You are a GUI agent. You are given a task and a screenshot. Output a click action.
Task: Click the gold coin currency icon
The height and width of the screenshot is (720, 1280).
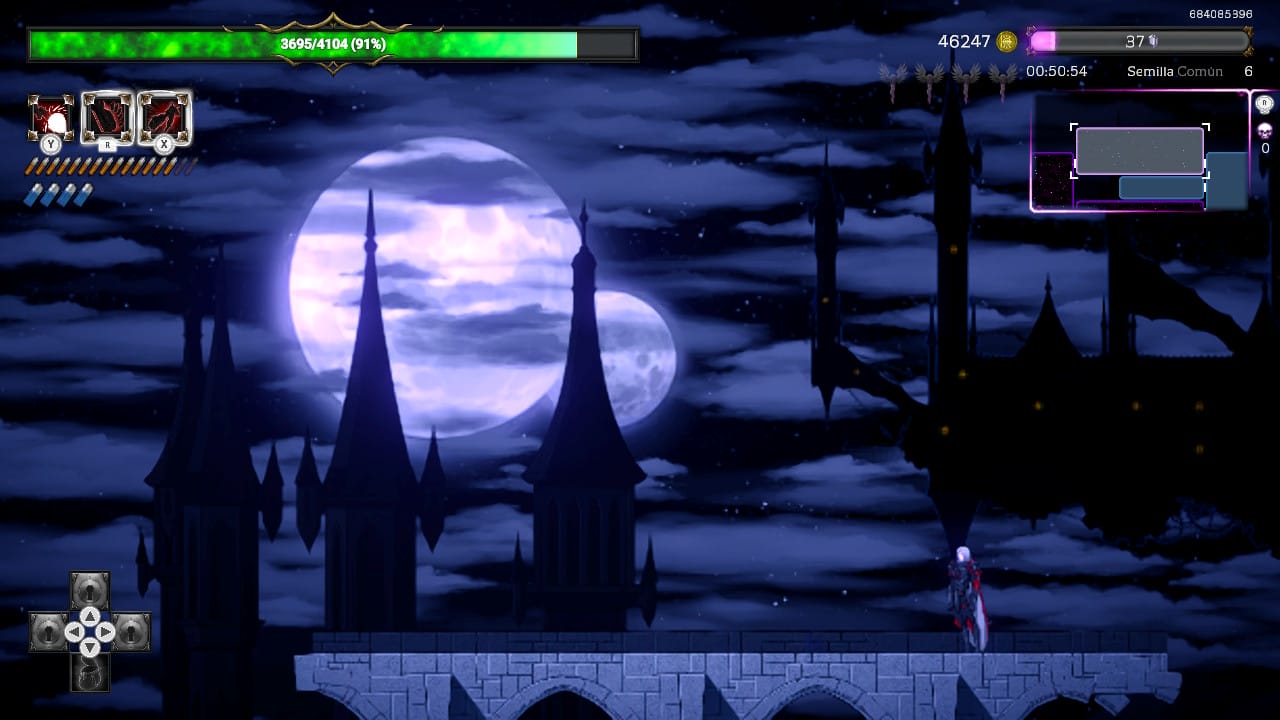1007,41
